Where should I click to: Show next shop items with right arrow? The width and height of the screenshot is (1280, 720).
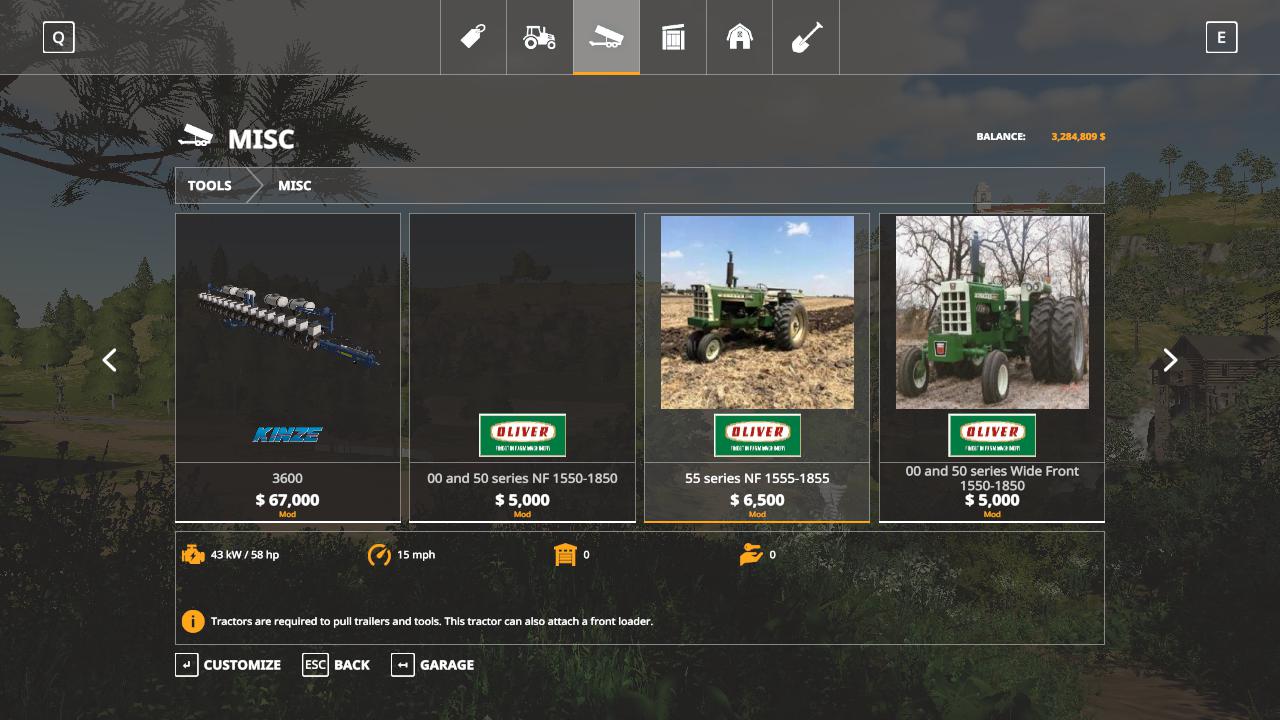[1170, 360]
